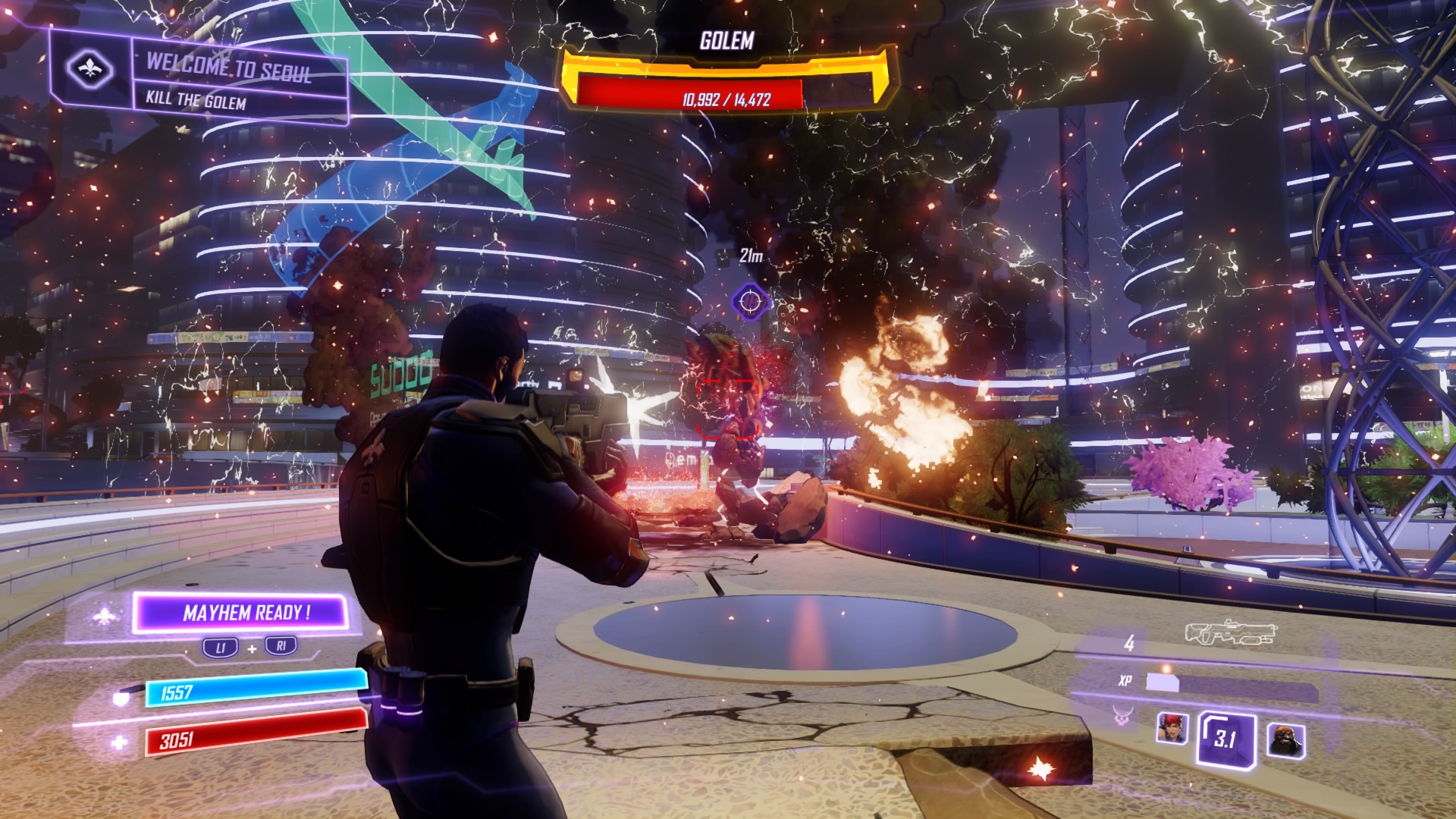
Task: Select the rifle weapon outline icon
Action: (x=1232, y=633)
